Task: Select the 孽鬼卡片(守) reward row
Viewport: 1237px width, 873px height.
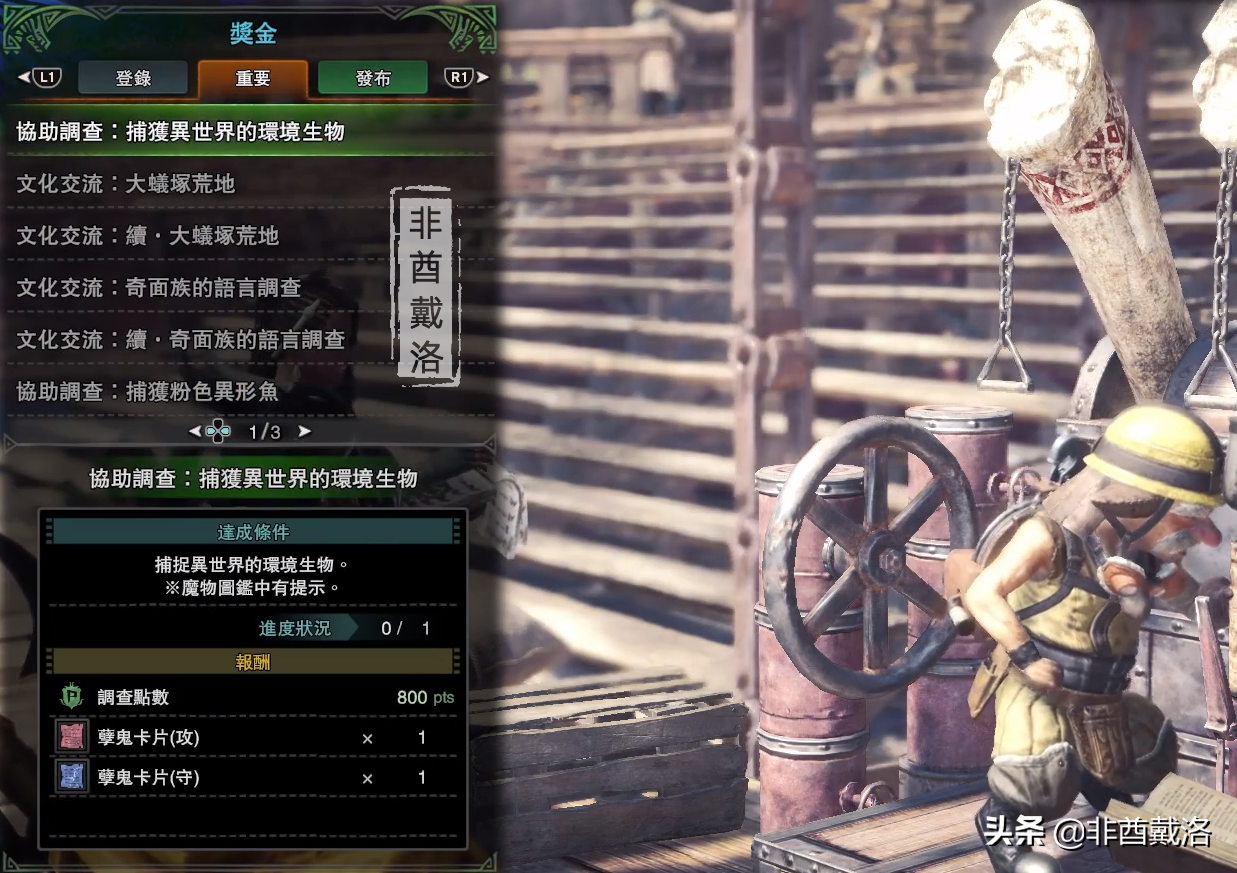Action: pos(254,778)
